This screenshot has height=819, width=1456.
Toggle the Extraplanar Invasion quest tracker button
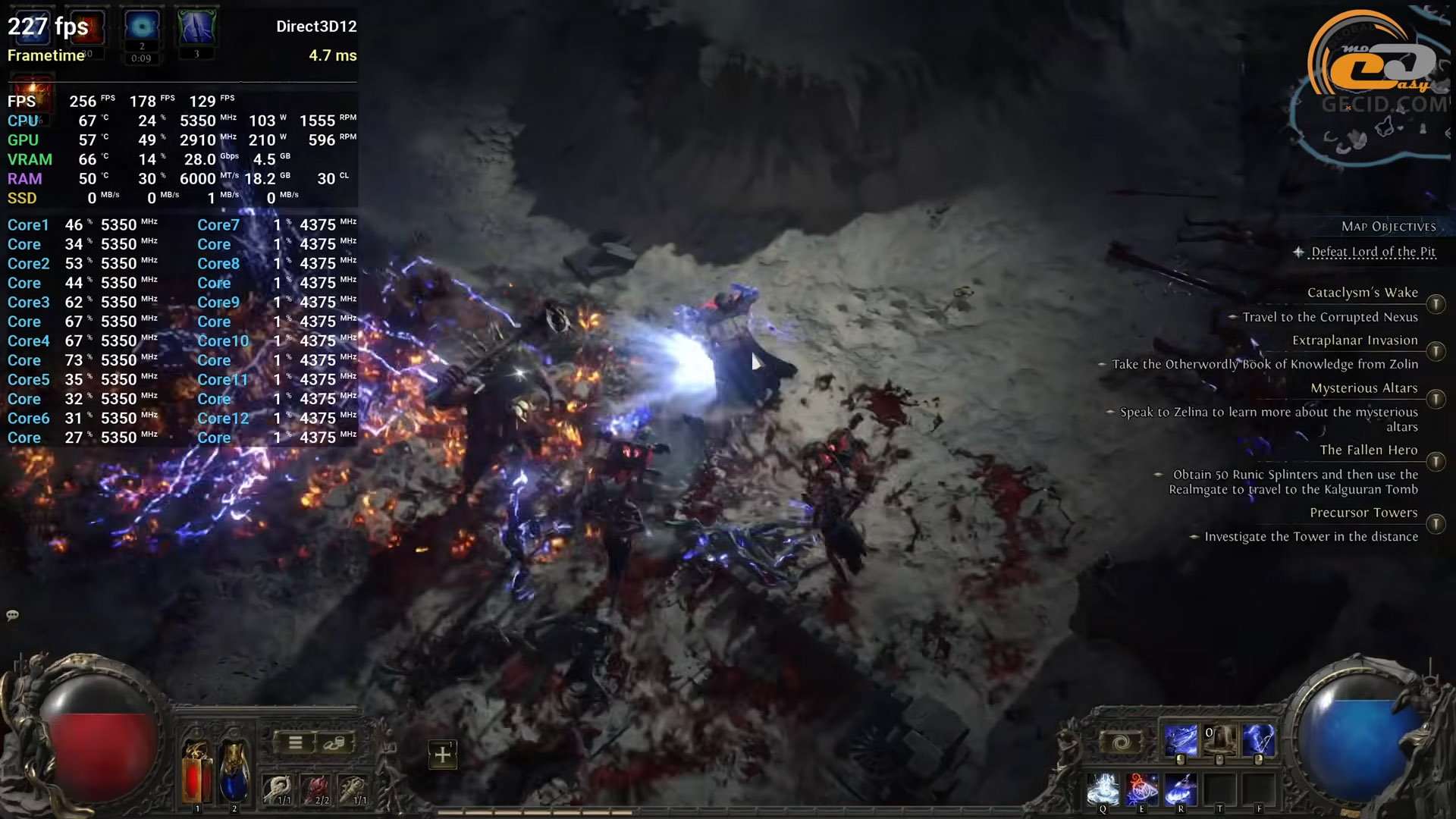1436,351
